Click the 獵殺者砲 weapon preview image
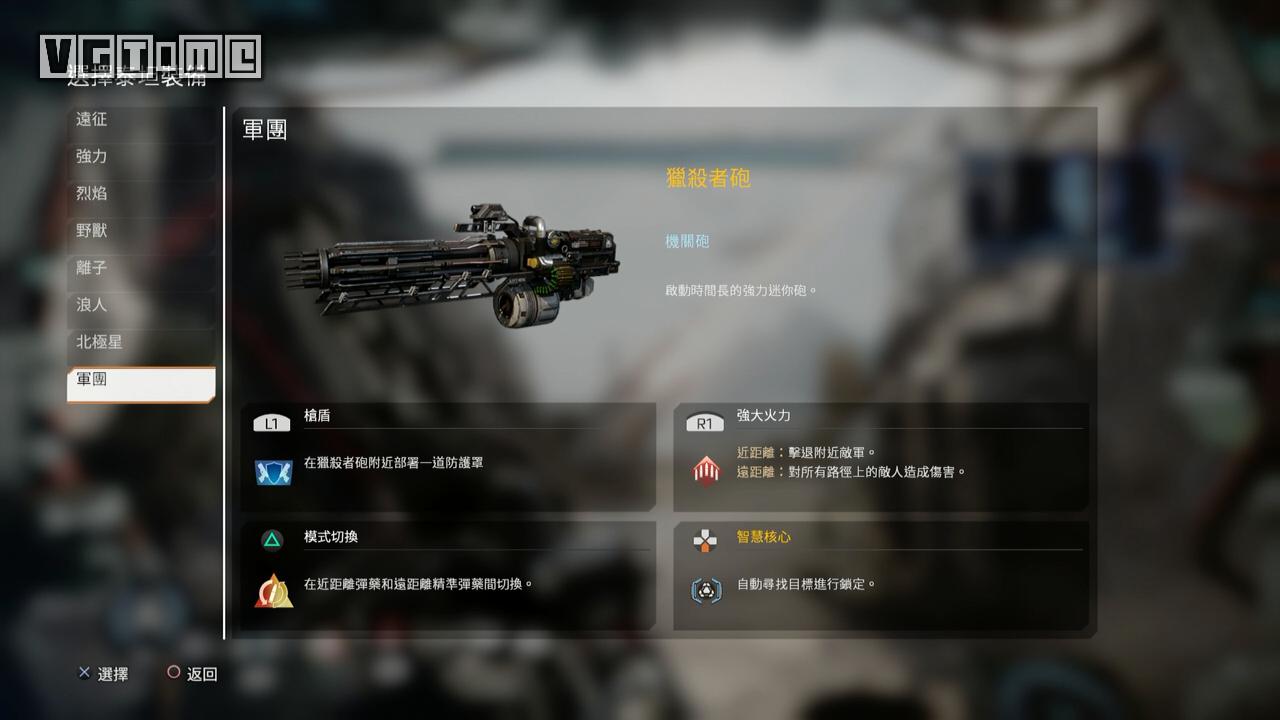Image resolution: width=1280 pixels, height=720 pixels. click(x=452, y=265)
